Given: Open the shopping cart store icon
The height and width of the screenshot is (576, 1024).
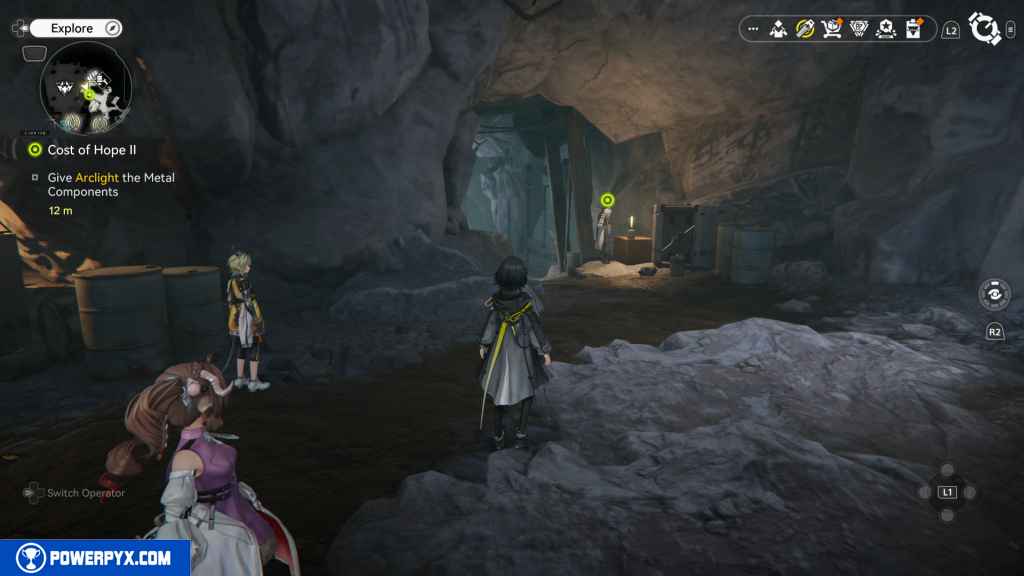Looking at the screenshot, I should (831, 29).
